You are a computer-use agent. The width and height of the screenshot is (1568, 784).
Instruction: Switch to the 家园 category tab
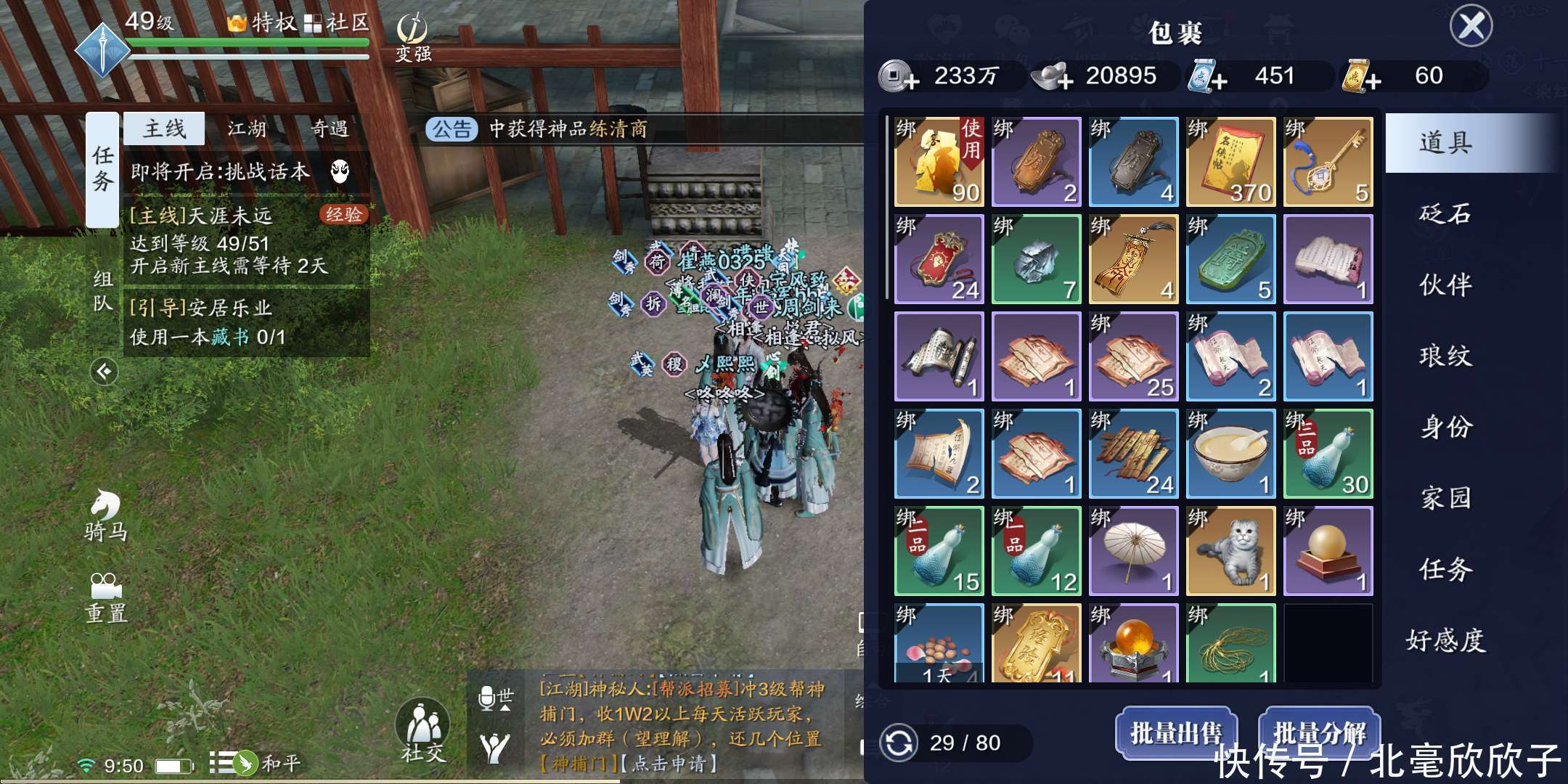tap(1445, 498)
